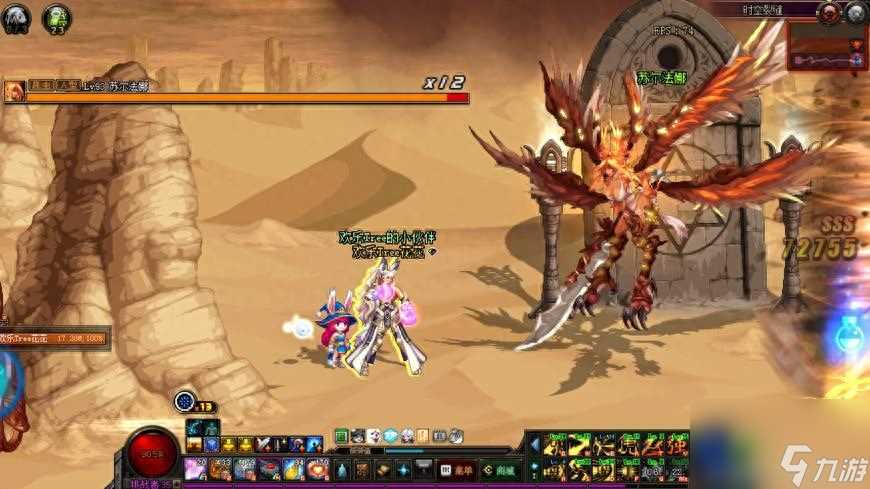Click the blue diamond gem icon
Screen dimensions: 870x489
[389, 436]
